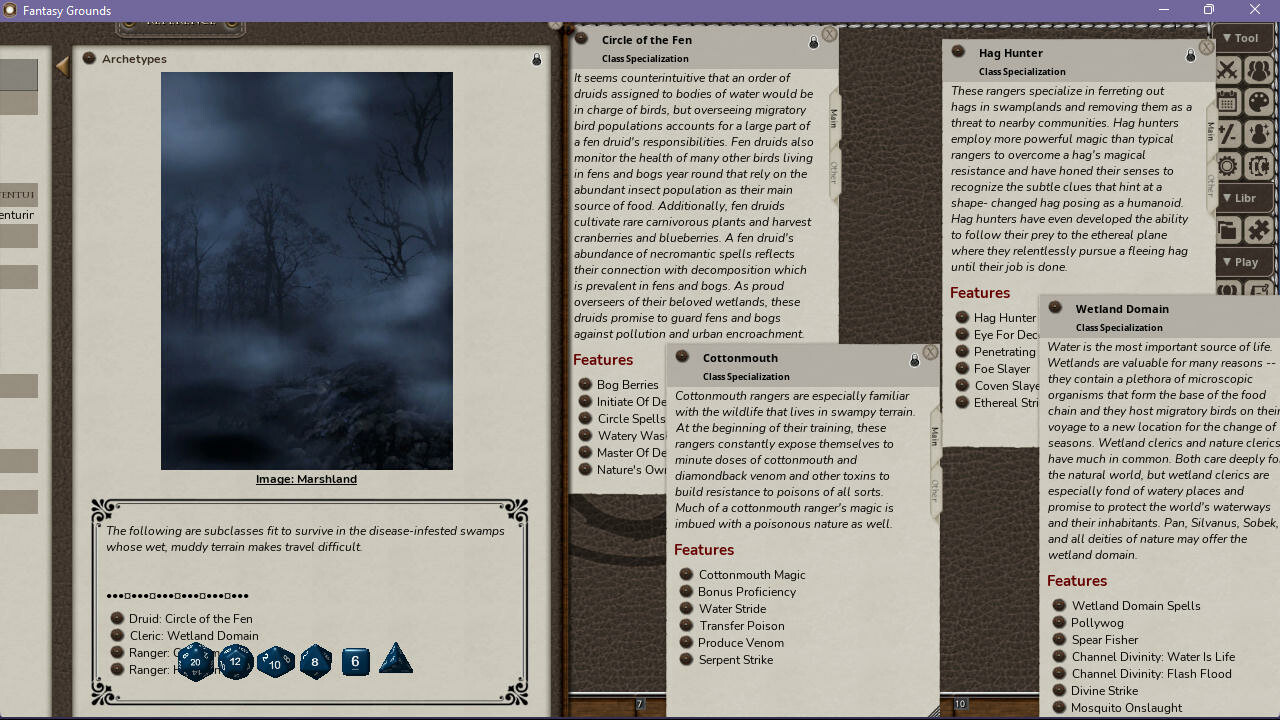Image resolution: width=1280 pixels, height=720 pixels.
Task: Roll the blue d6 die
Action: click(355, 661)
